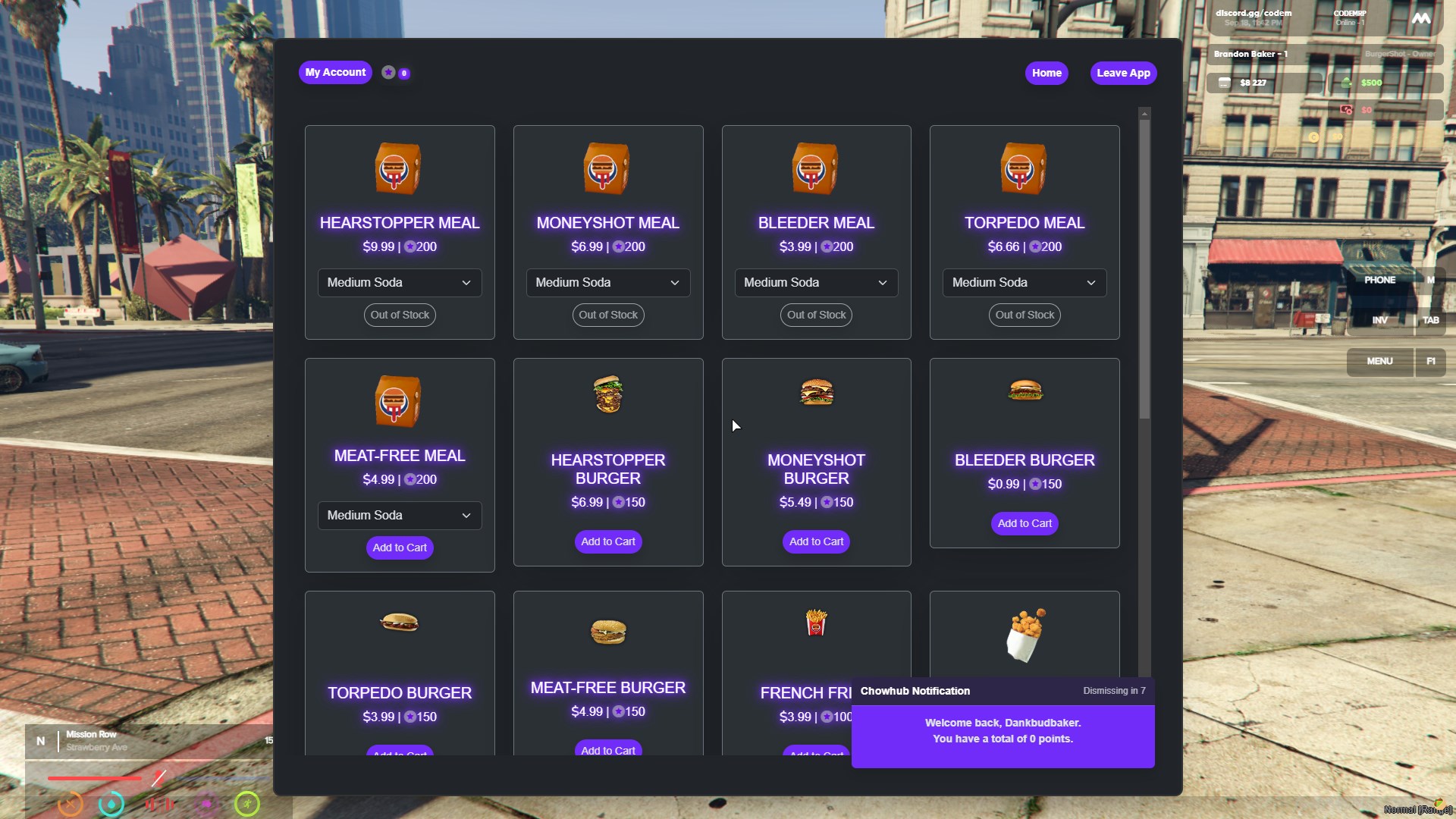1456x819 pixels.
Task: Open the Medium Soda selector on Torpedo Meal
Action: [x=1024, y=282]
